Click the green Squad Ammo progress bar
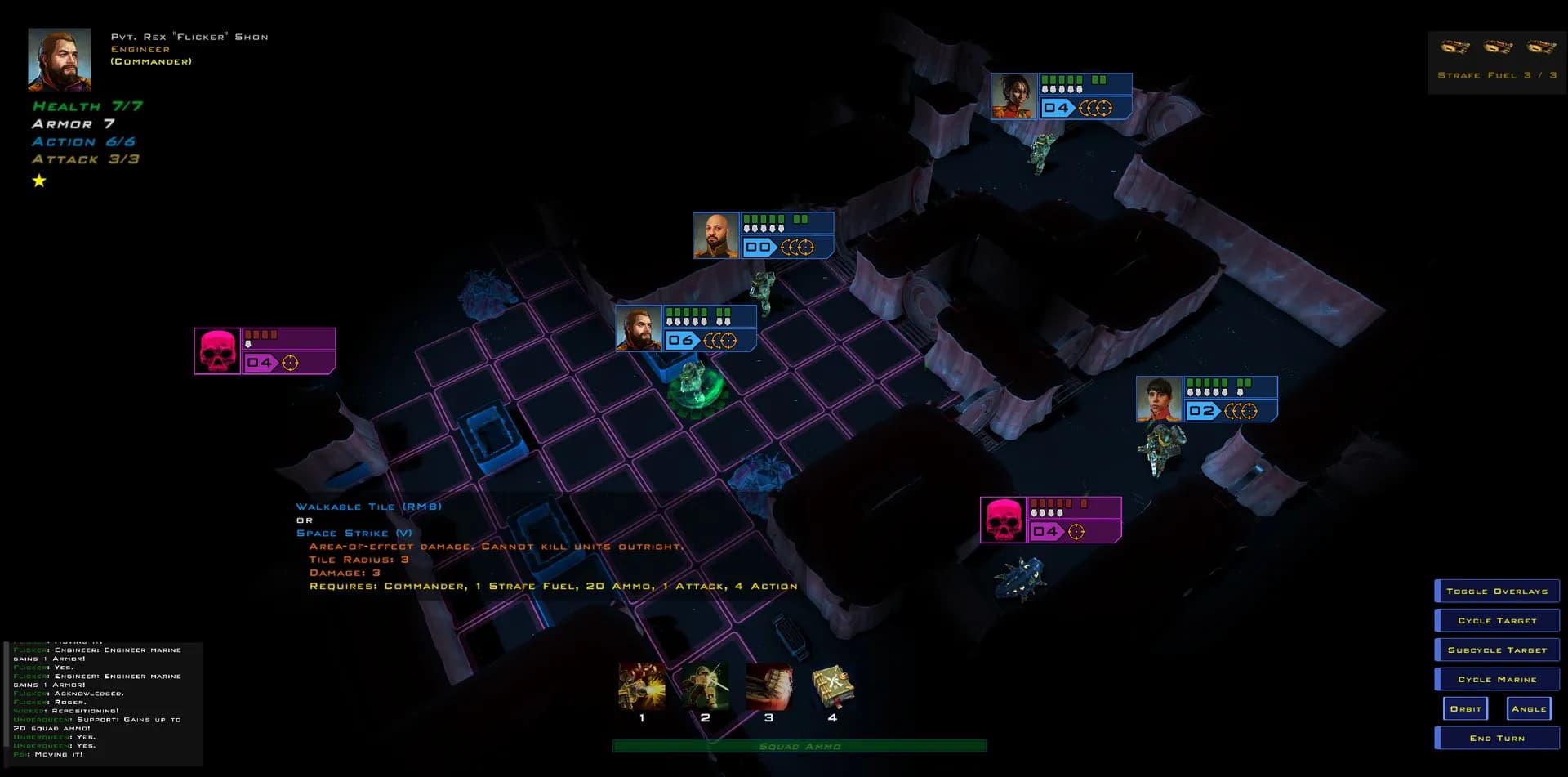Viewport: 1568px width, 777px height. (x=800, y=746)
